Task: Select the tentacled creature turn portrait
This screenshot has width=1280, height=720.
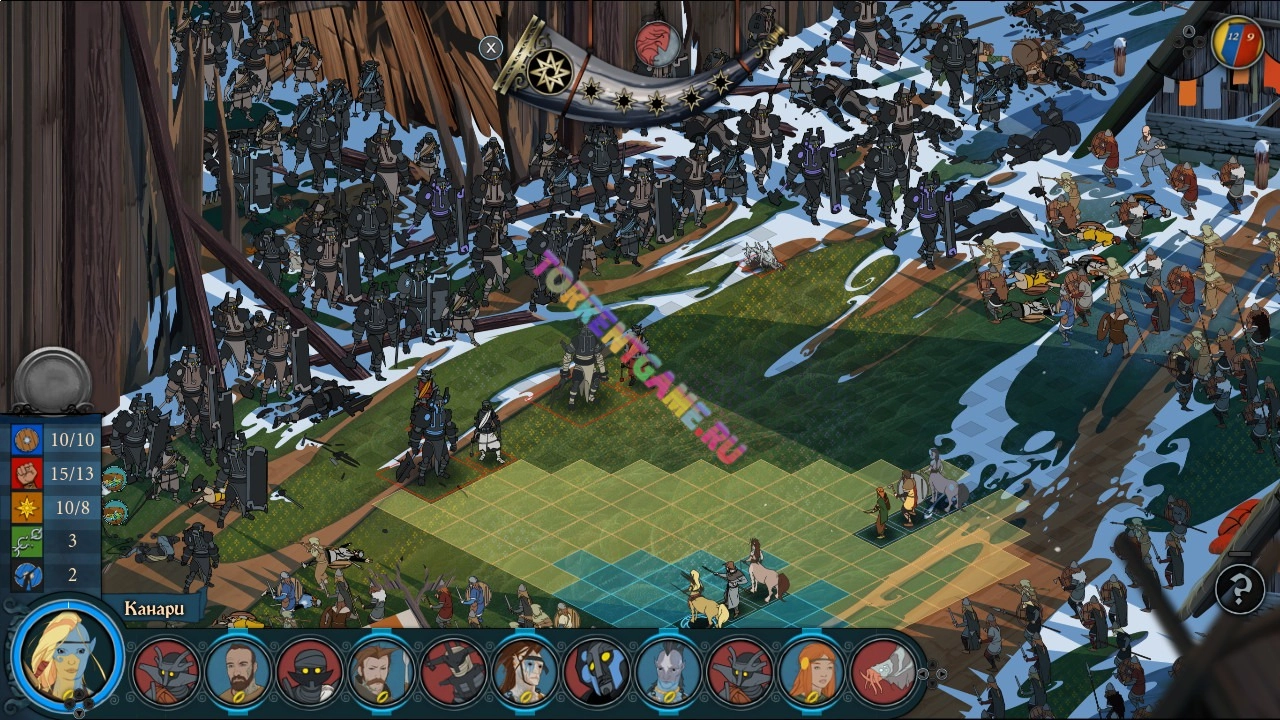Action: (884, 671)
